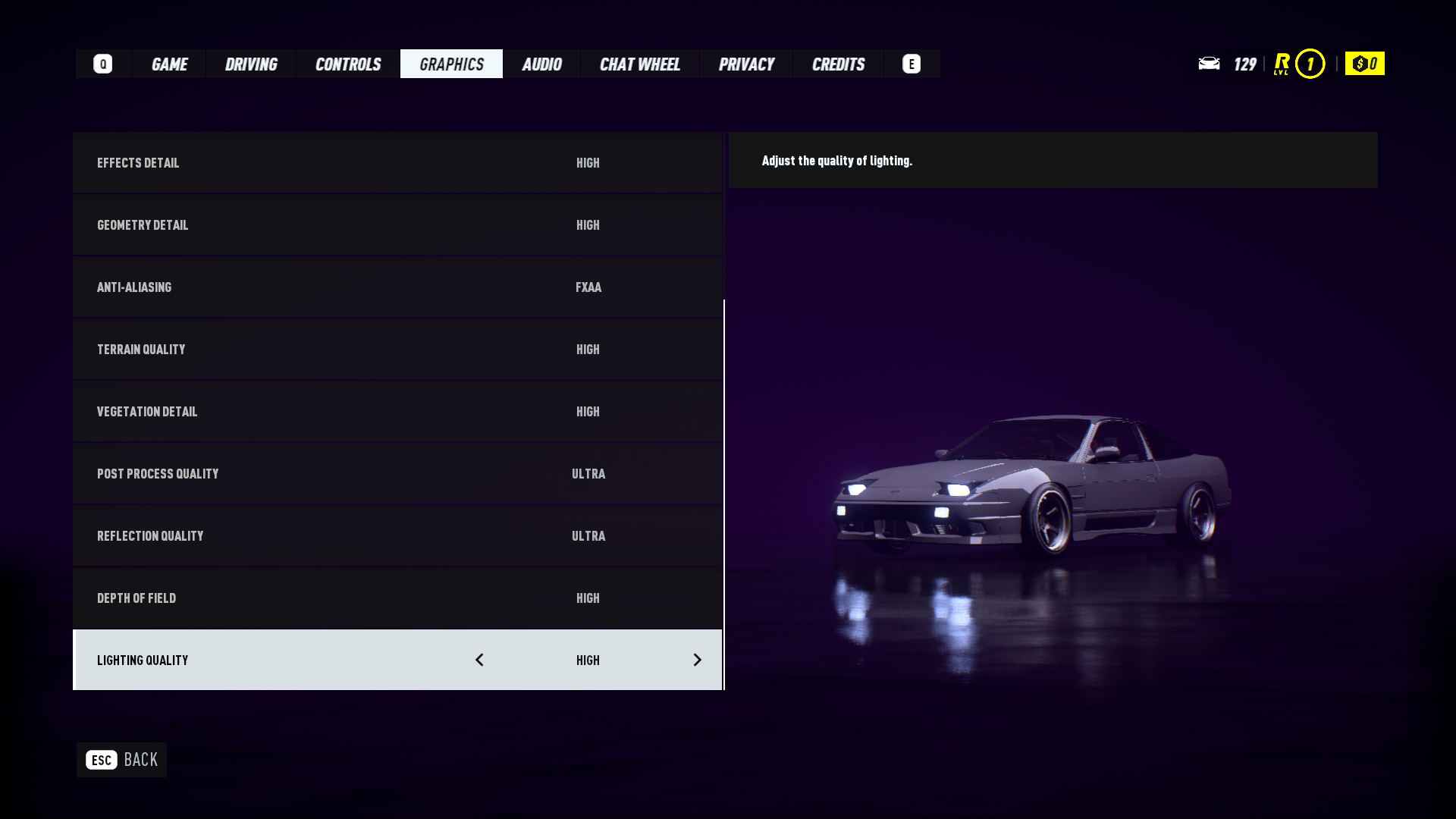Image resolution: width=1456 pixels, height=819 pixels.
Task: Go back from the settings screen
Action: point(121,760)
